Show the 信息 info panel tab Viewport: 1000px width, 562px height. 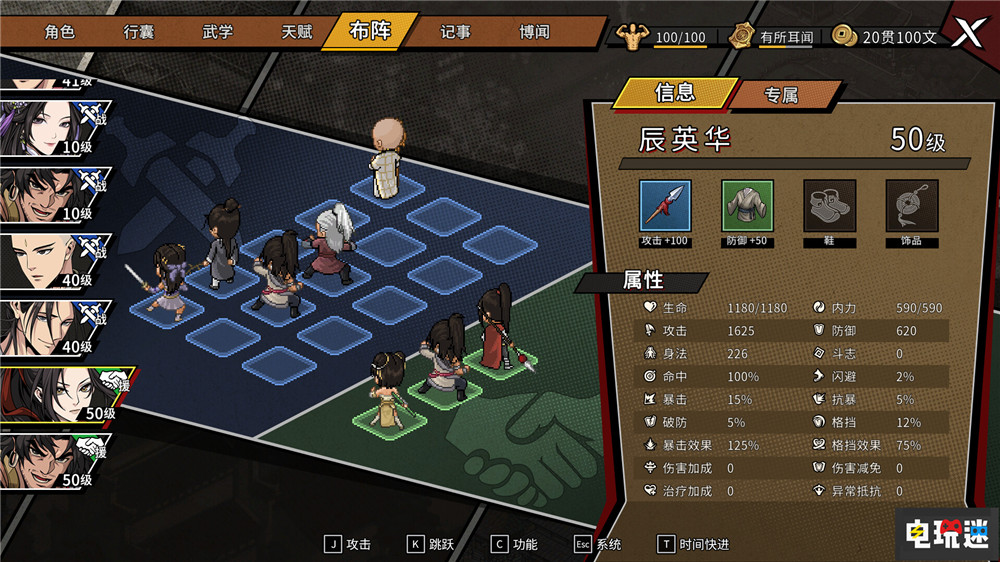pyautogui.click(x=674, y=93)
